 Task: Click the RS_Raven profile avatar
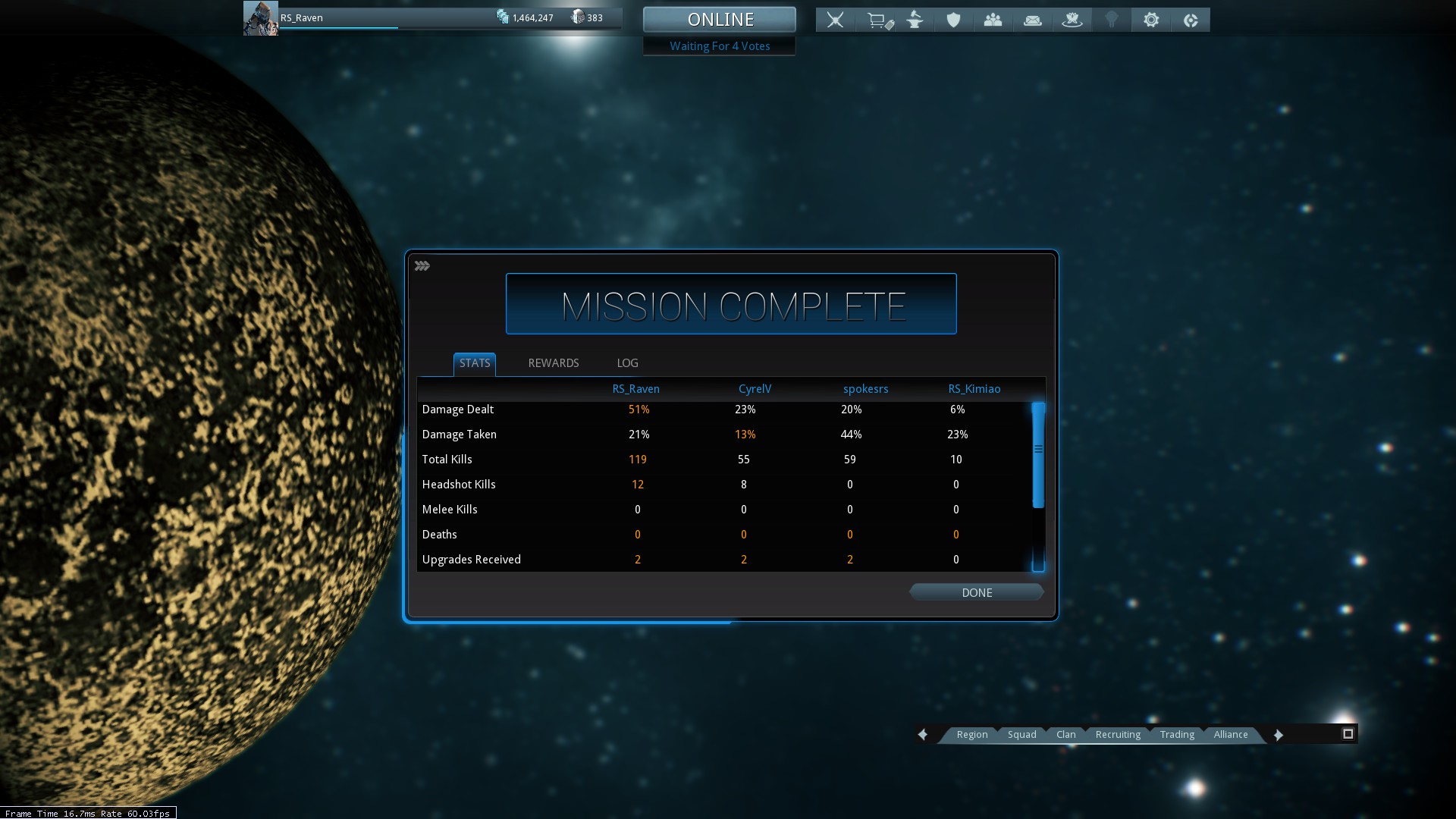tap(260, 18)
